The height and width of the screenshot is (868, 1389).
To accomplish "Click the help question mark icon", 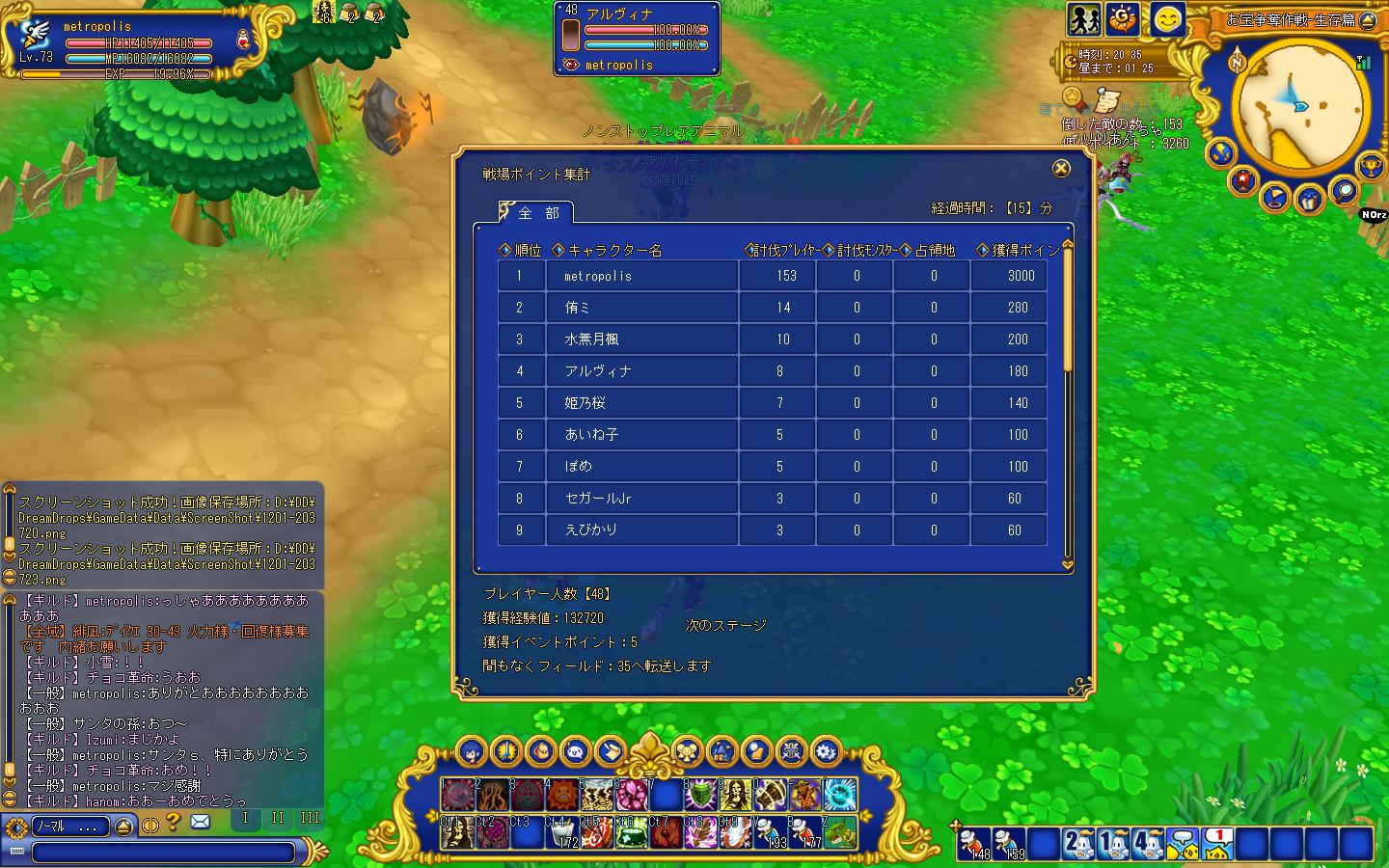I will pos(173,821).
